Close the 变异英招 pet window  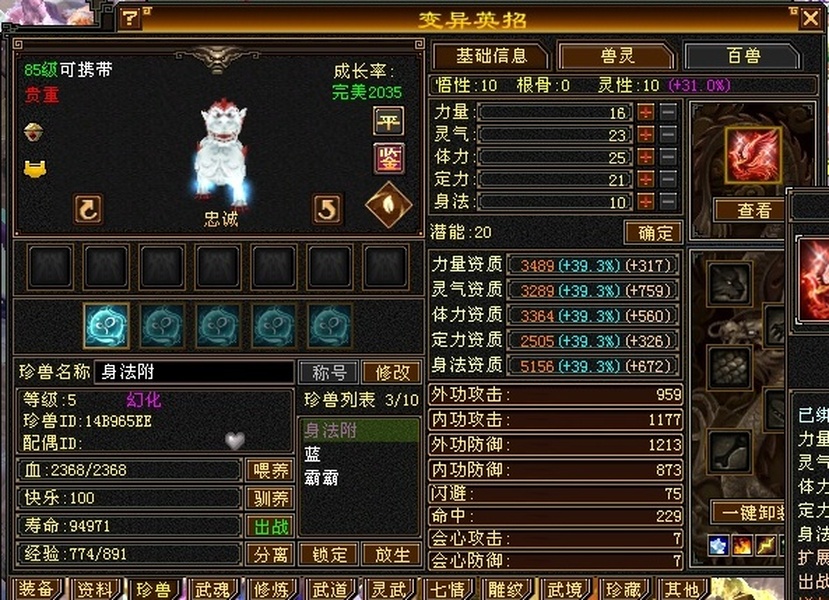pos(809,17)
